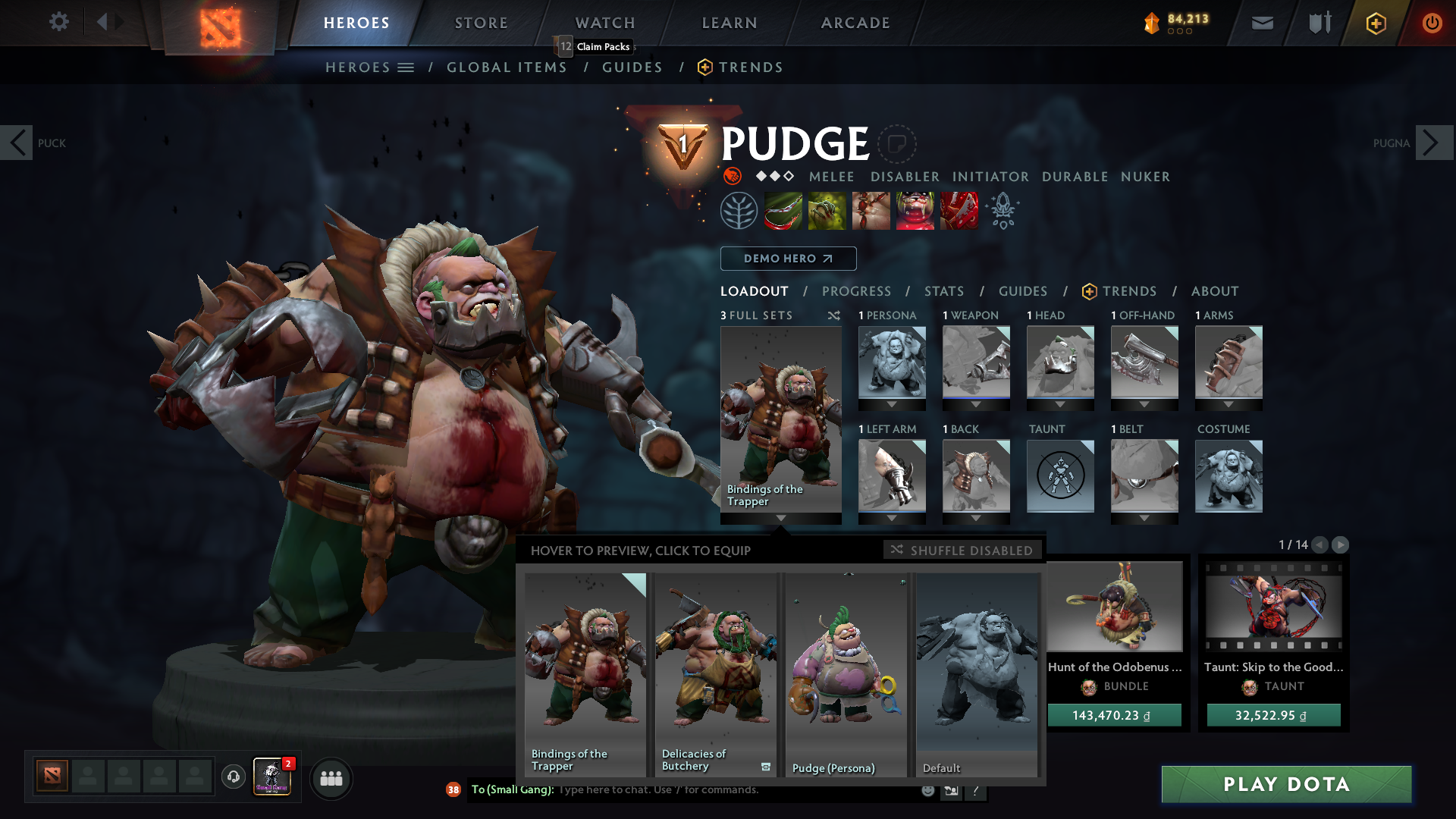
Task: Show the Stats tab for Pudge
Action: [x=943, y=291]
